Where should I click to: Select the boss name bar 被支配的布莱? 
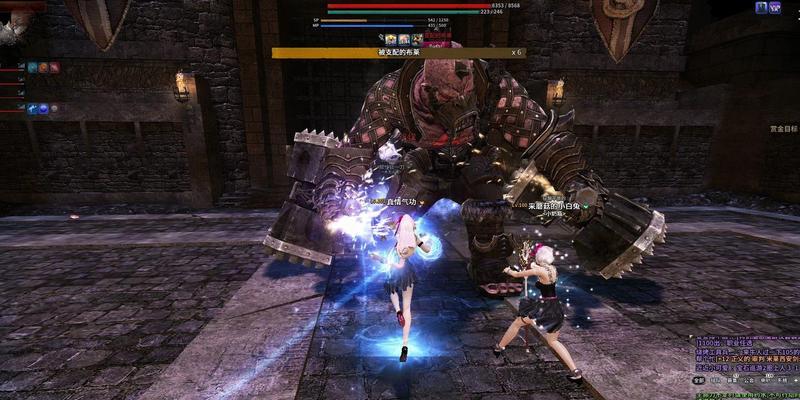(399, 52)
